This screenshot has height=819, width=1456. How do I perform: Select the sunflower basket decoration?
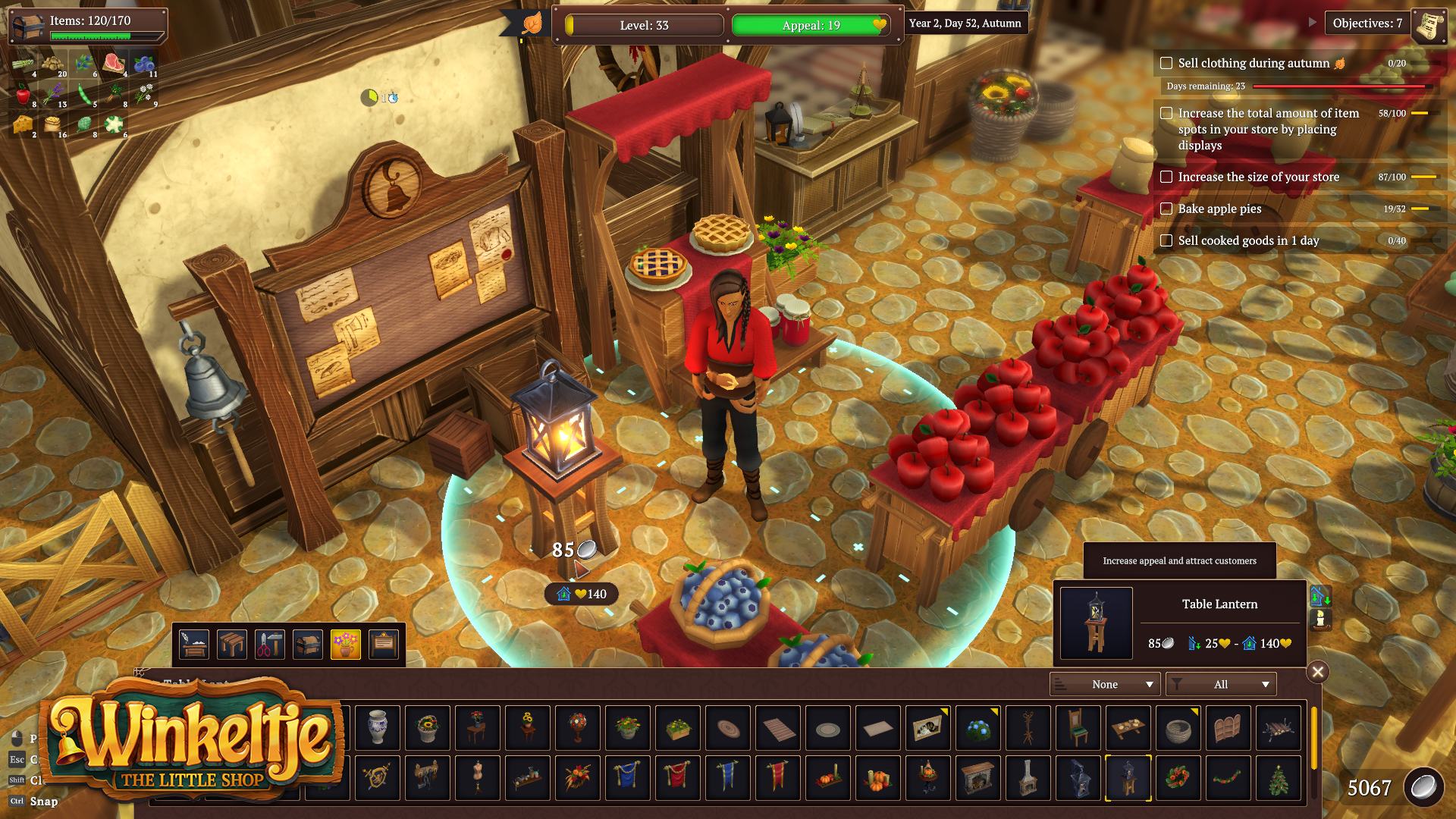(428, 728)
